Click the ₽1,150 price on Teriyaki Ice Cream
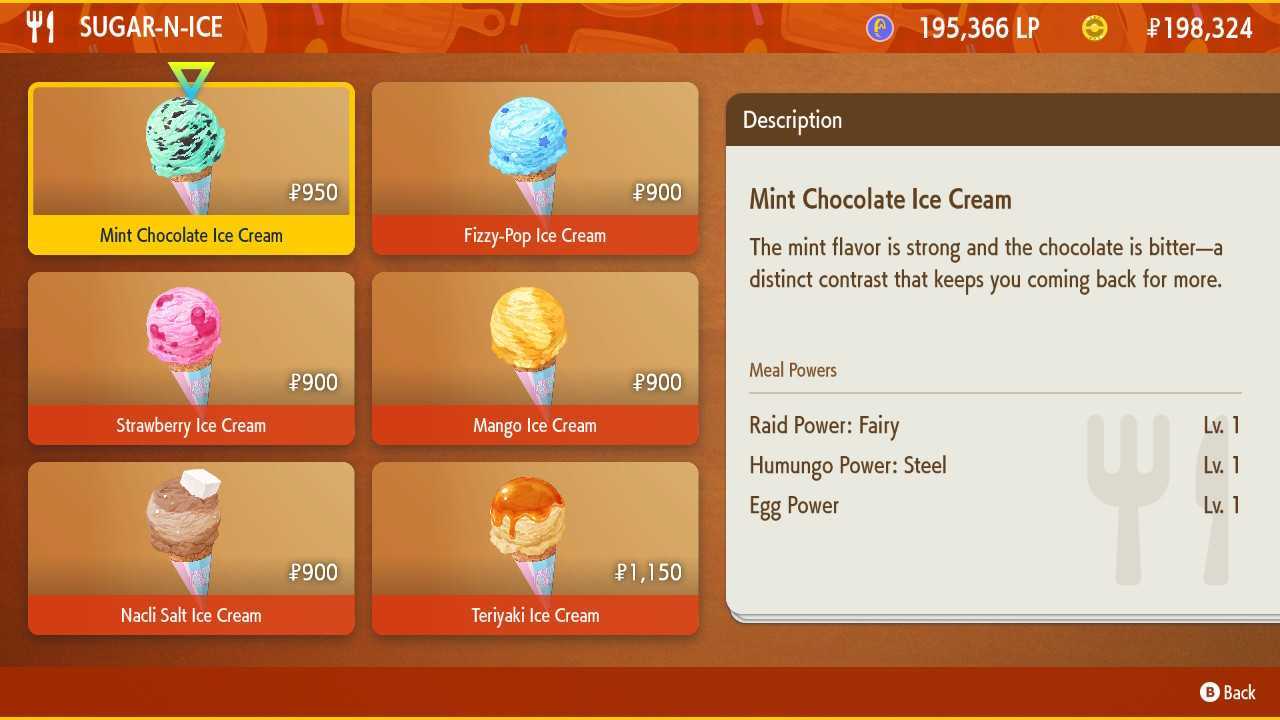This screenshot has height=720, width=1280. pyautogui.click(x=647, y=572)
